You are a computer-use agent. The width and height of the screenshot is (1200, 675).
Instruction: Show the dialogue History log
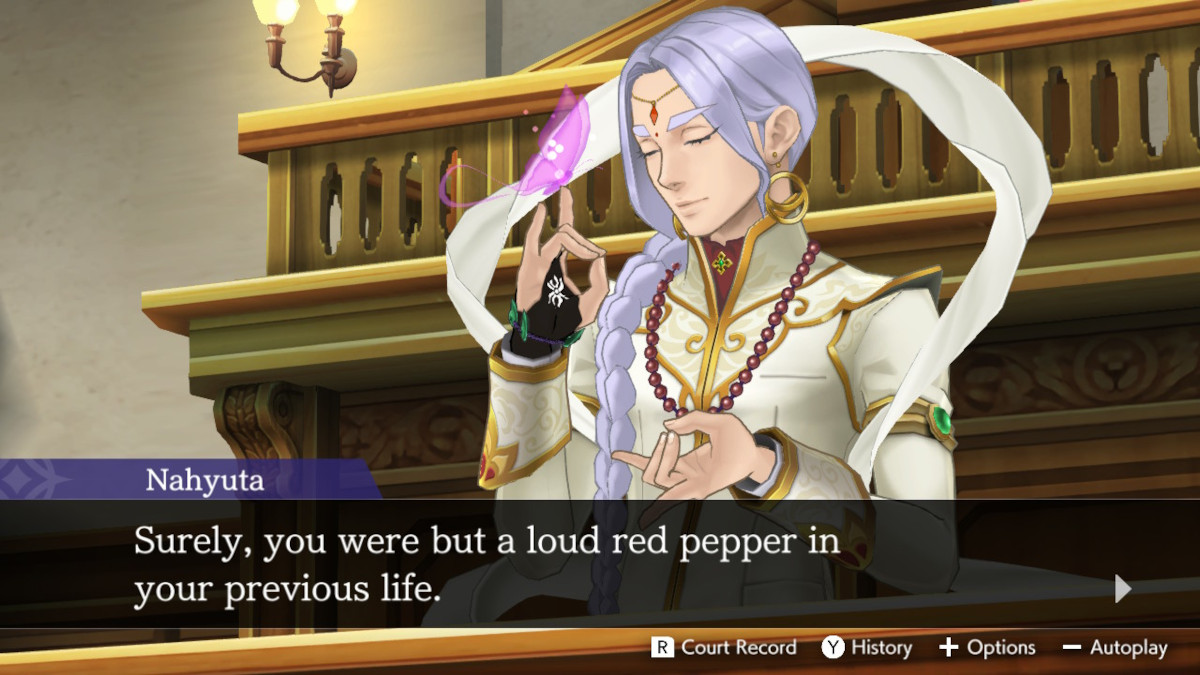tap(867, 648)
